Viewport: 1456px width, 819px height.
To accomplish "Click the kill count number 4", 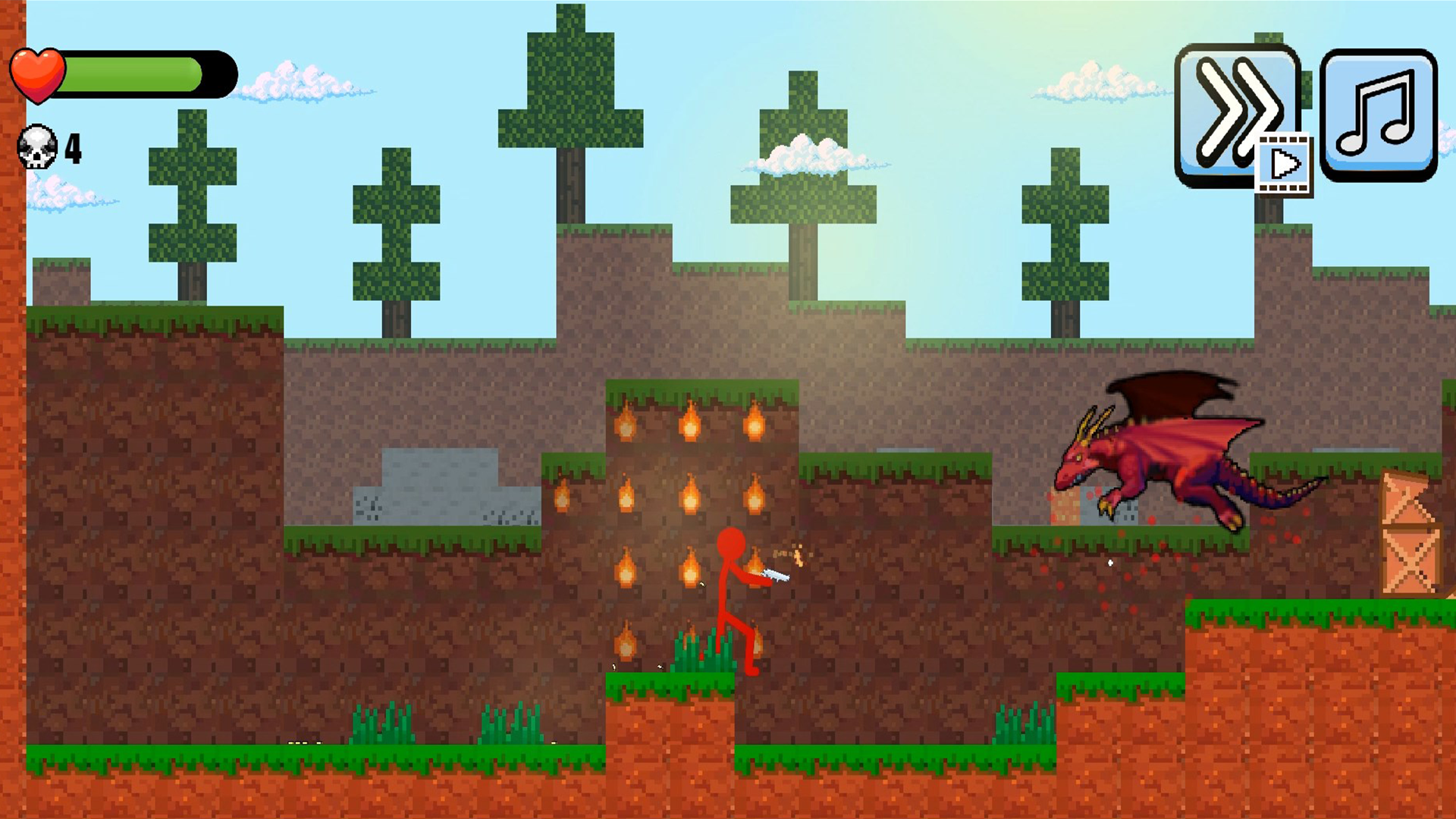I will [72, 149].
